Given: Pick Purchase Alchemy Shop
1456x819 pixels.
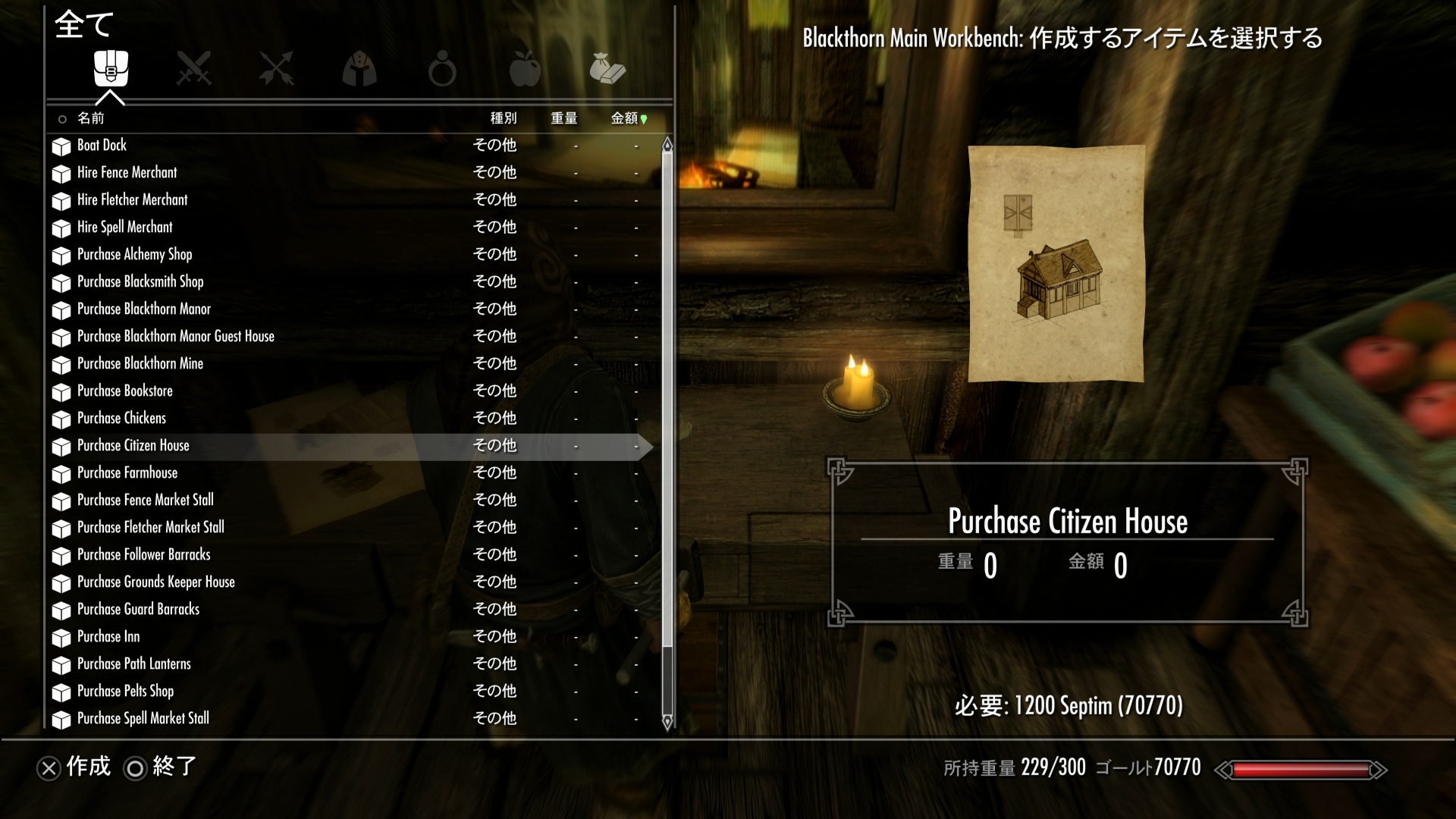Looking at the screenshot, I should pos(134,255).
